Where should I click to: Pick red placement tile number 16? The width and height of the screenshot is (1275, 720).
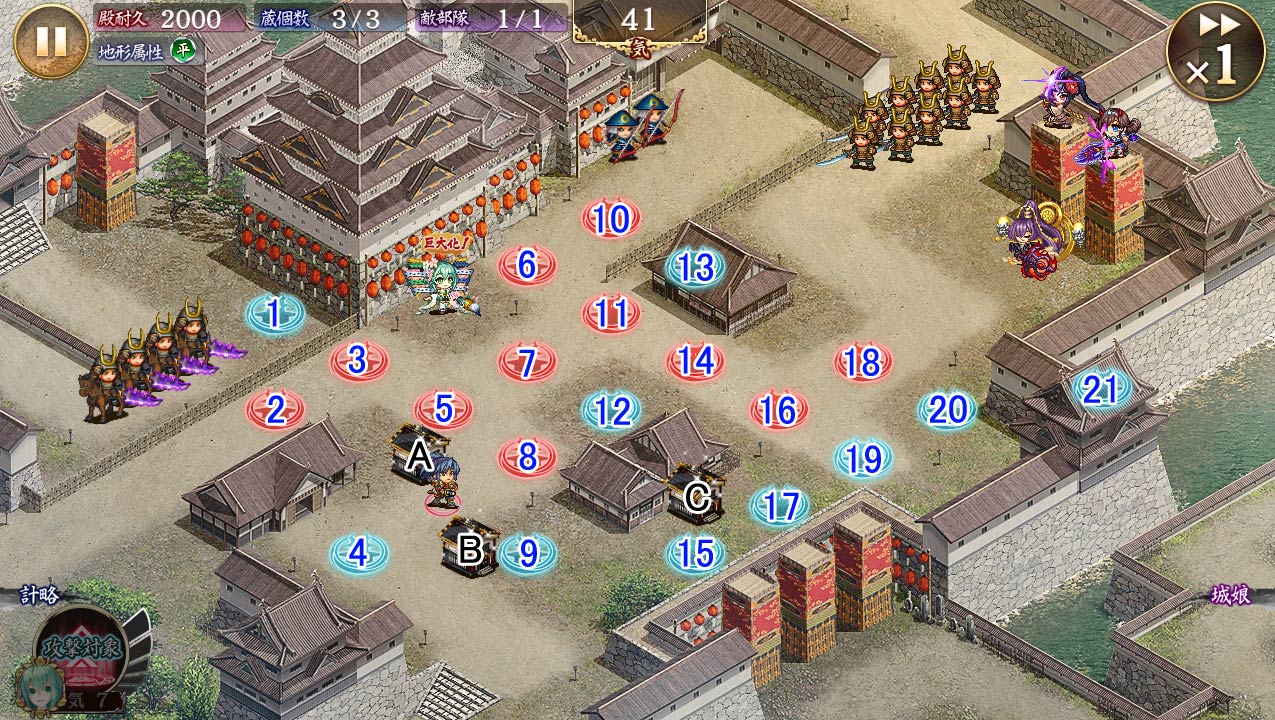[779, 410]
